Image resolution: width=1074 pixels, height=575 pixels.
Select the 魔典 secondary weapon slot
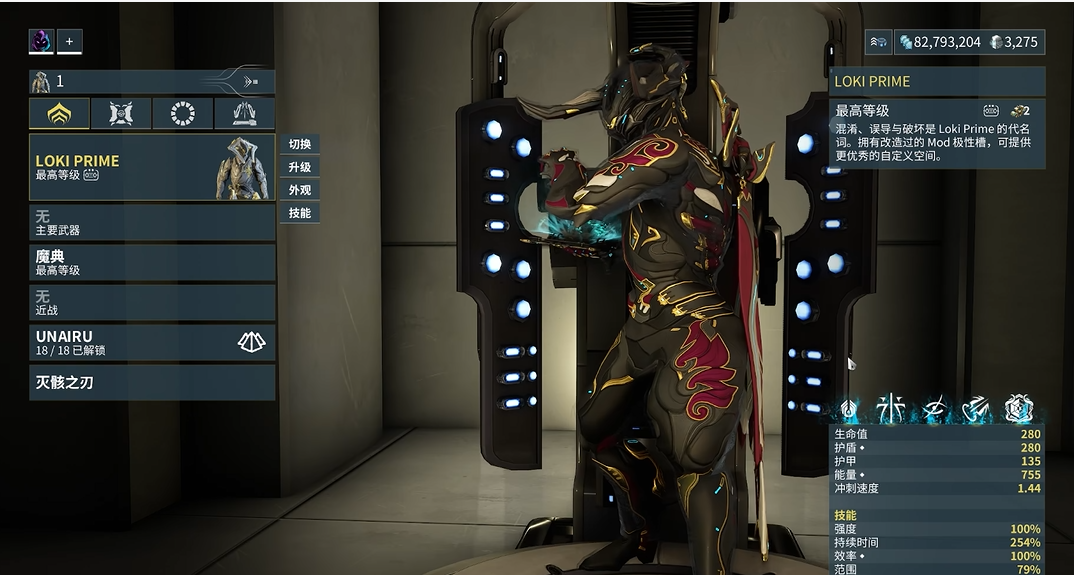tap(151, 262)
